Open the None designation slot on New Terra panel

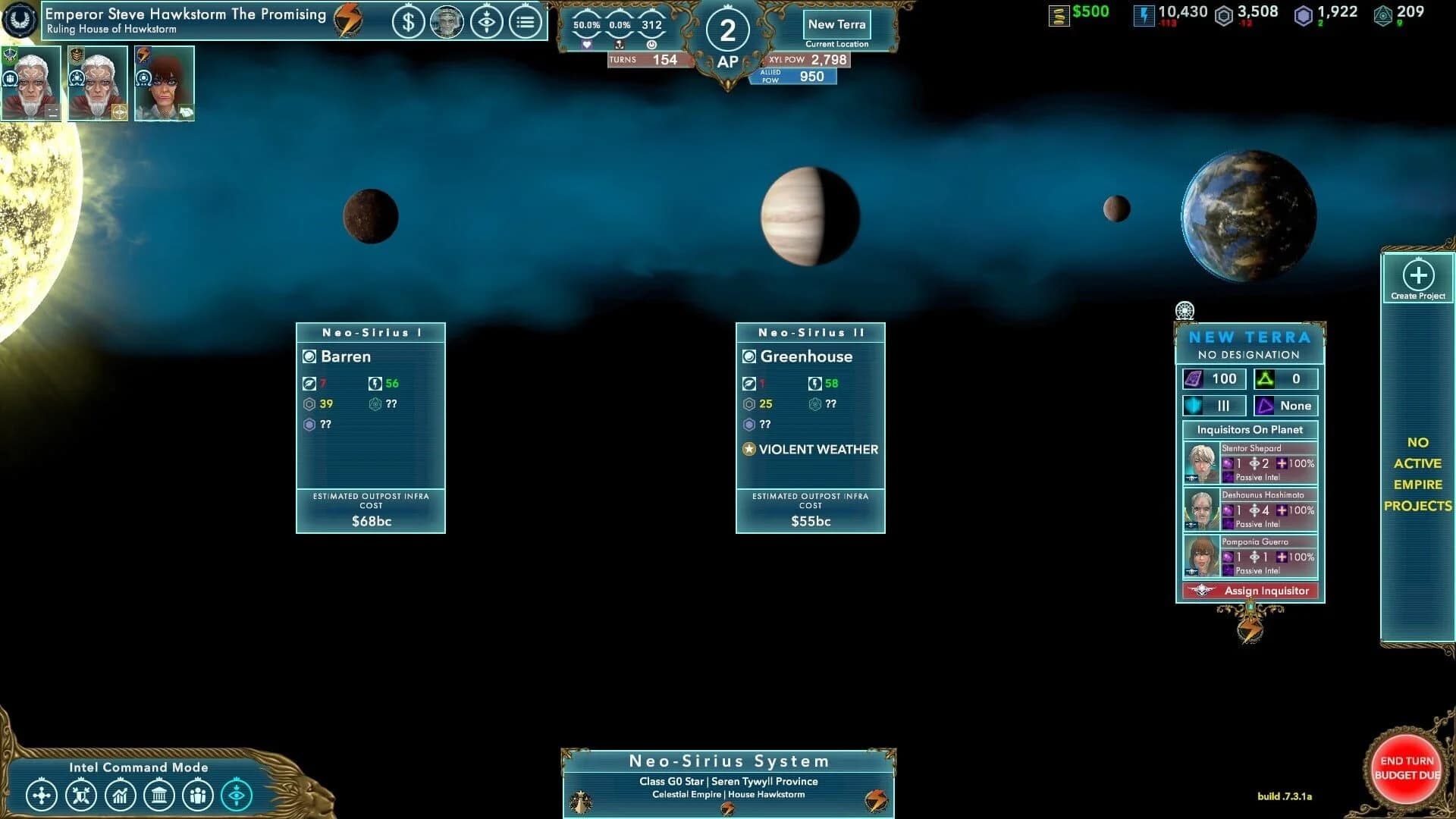(x=1287, y=406)
